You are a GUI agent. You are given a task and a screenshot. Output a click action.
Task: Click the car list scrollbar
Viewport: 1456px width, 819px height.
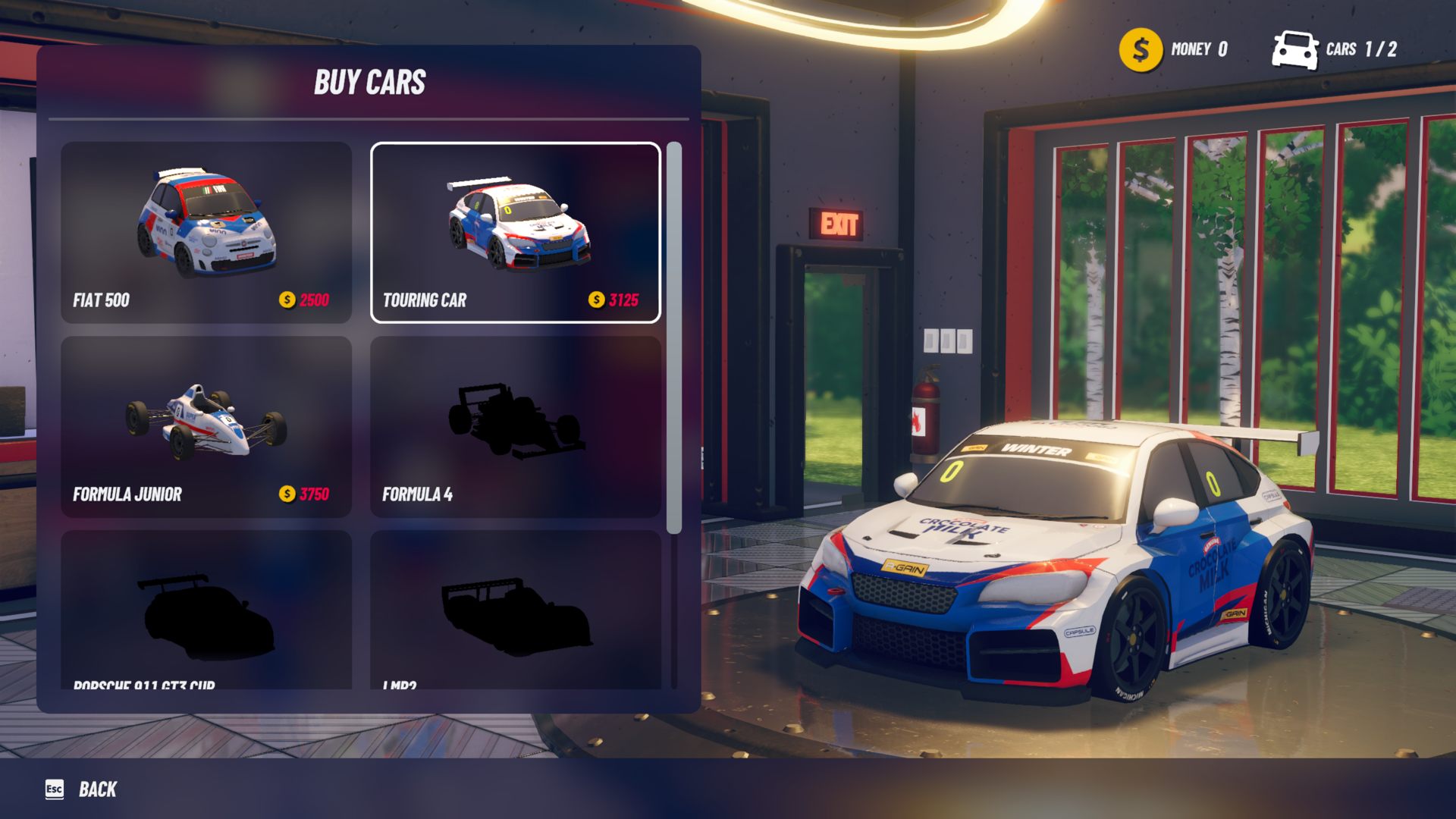click(673, 337)
